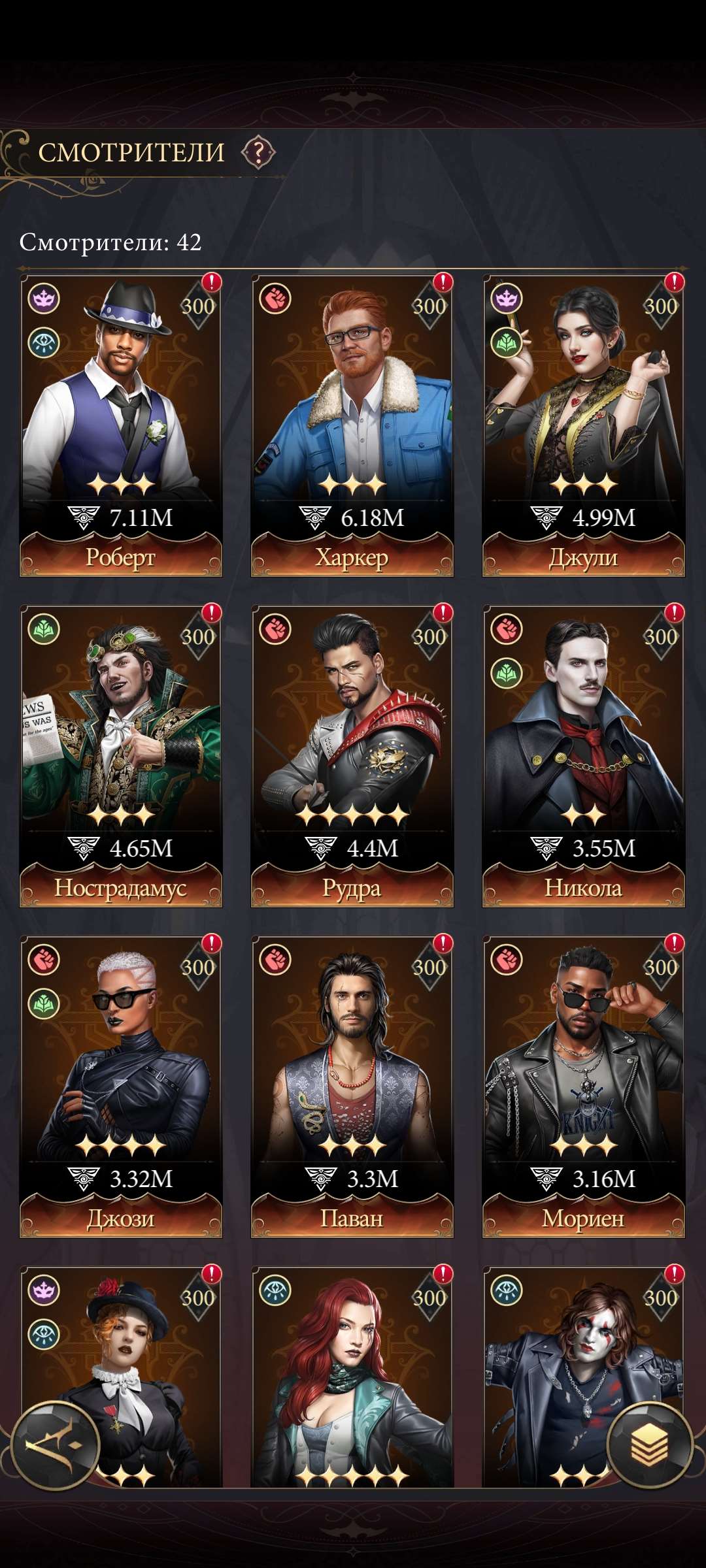706x1568 pixels.
Task: Select the Роберт warden card
Action: 121,425
